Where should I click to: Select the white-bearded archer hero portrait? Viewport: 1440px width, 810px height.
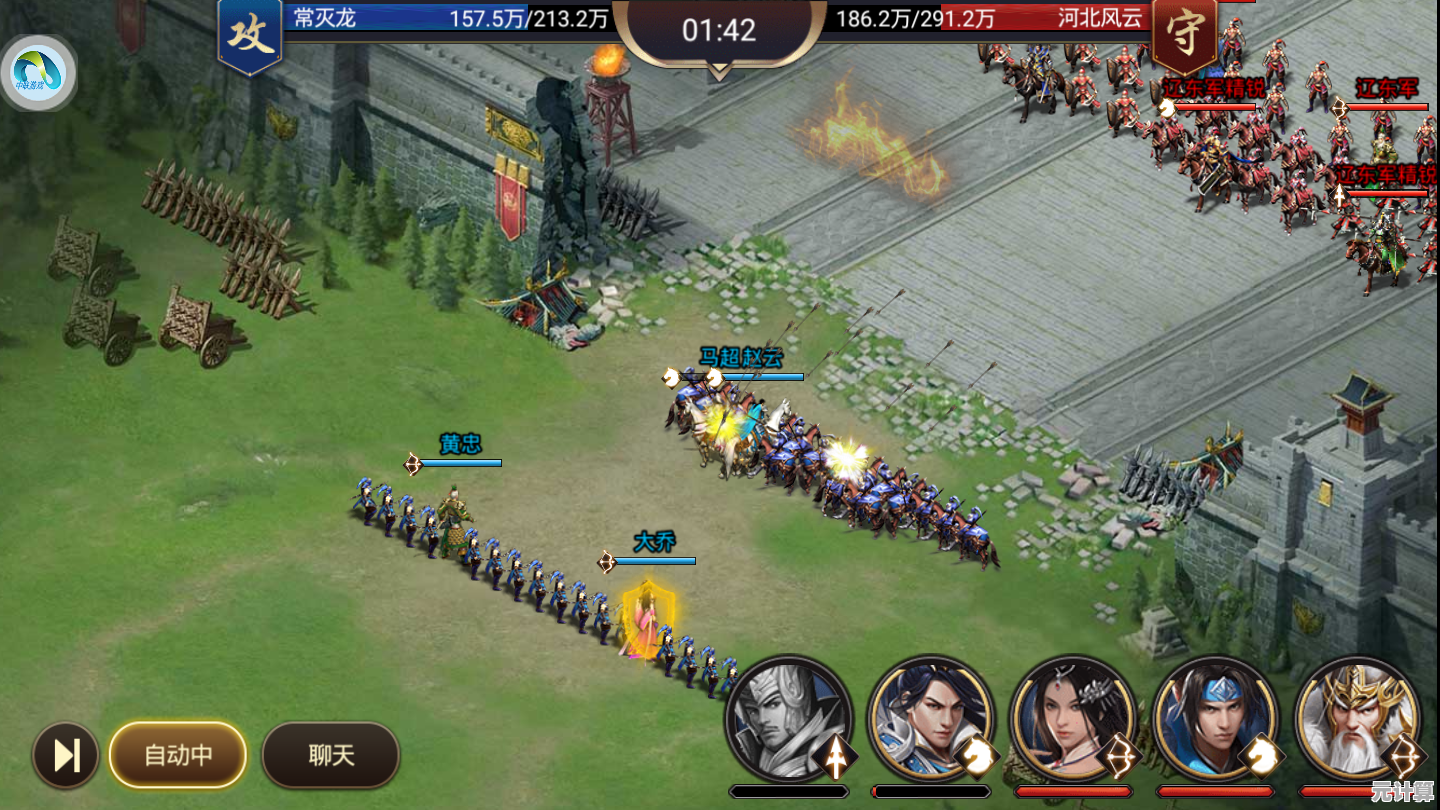[1357, 718]
